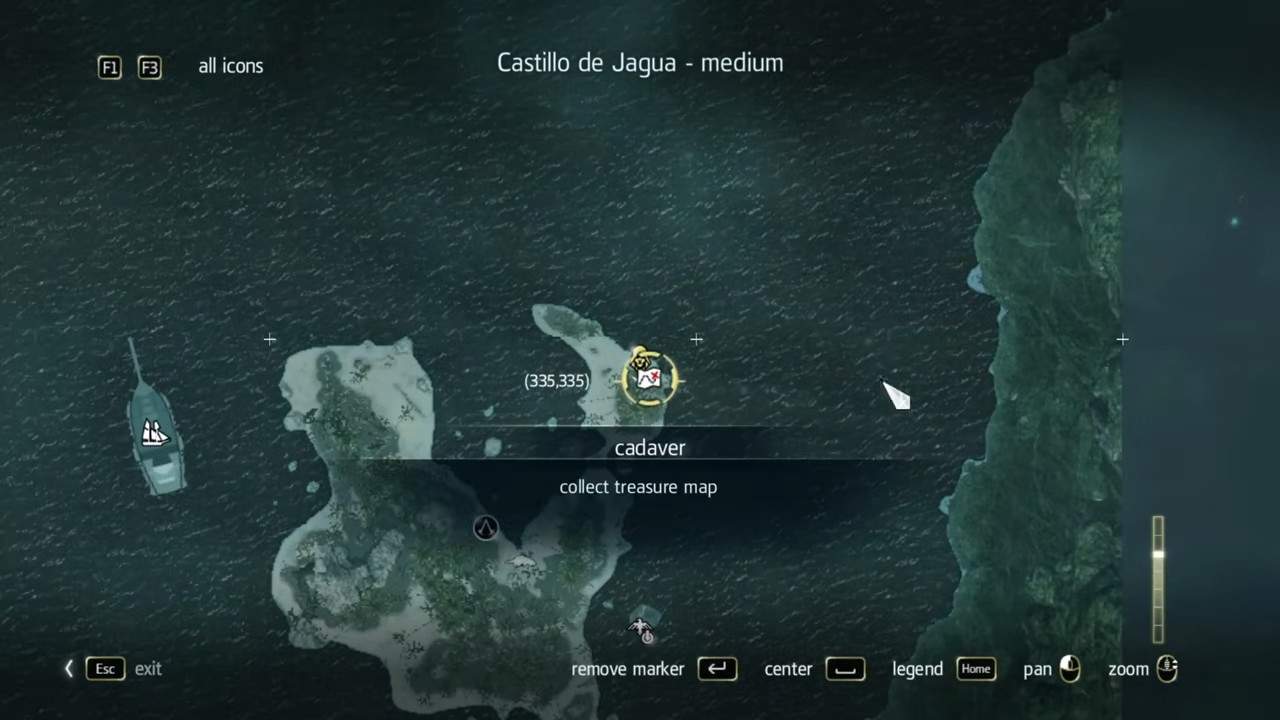The width and height of the screenshot is (1280, 720).
Task: Click the pan mouse icon in the bottom bar
Action: point(1069,669)
